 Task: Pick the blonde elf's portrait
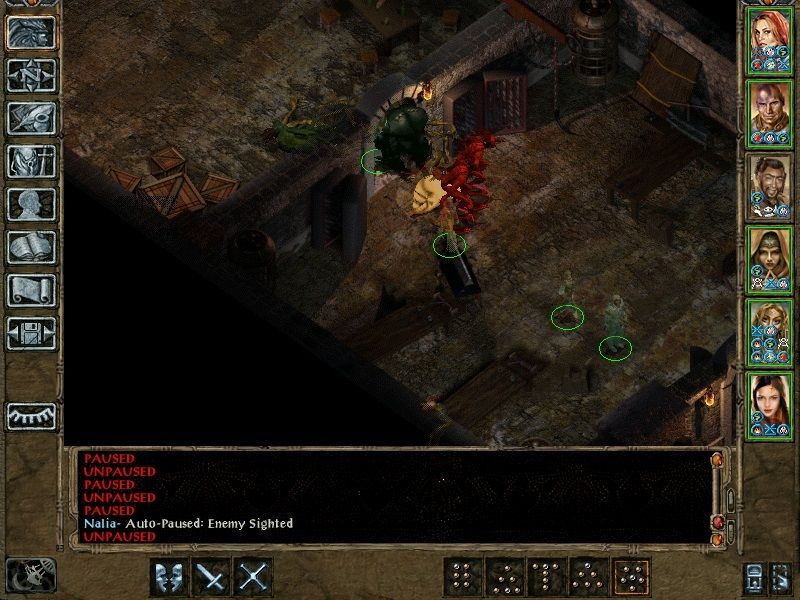click(770, 331)
